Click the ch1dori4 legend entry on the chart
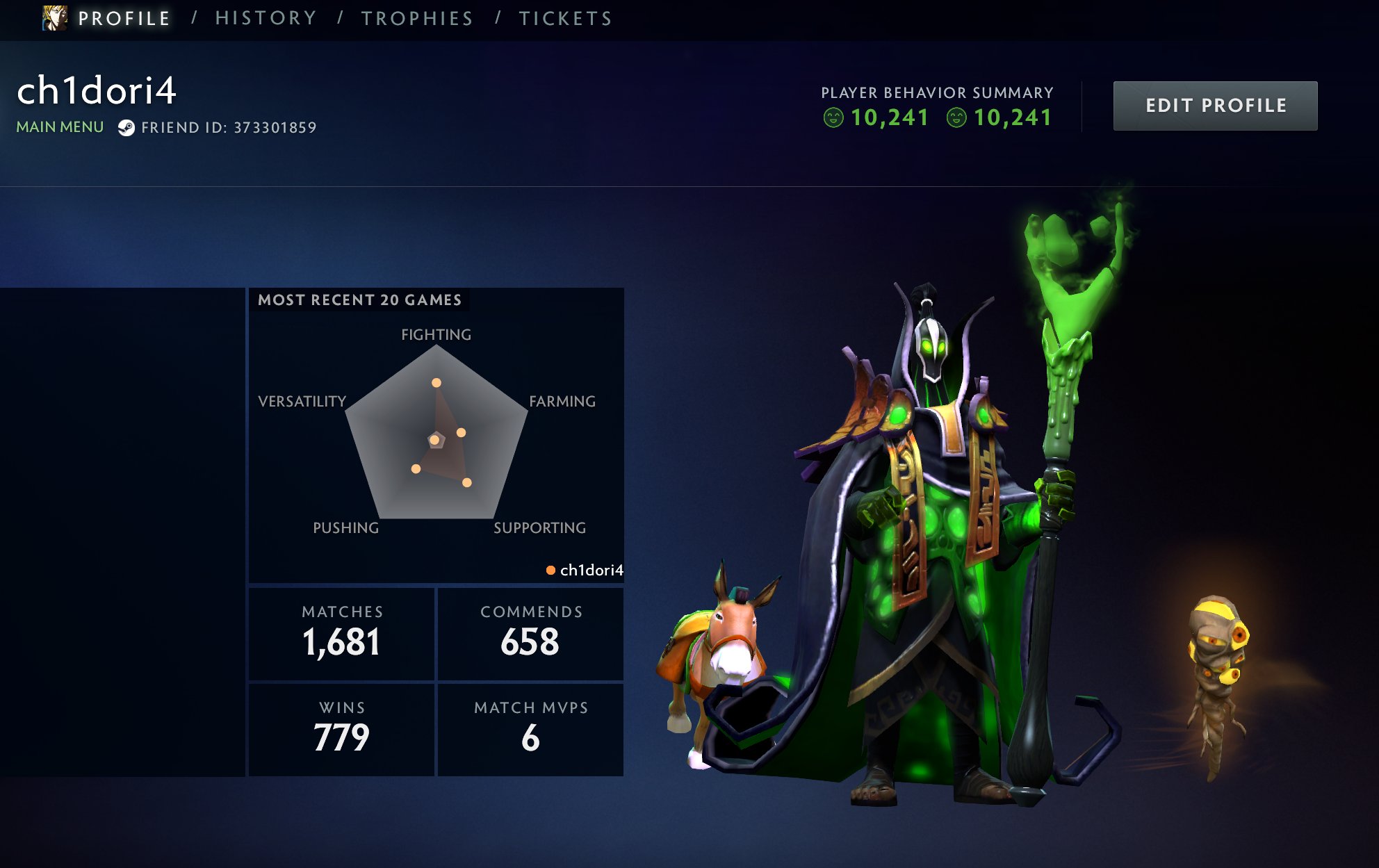Viewport: 1379px width, 868px height. point(585,571)
